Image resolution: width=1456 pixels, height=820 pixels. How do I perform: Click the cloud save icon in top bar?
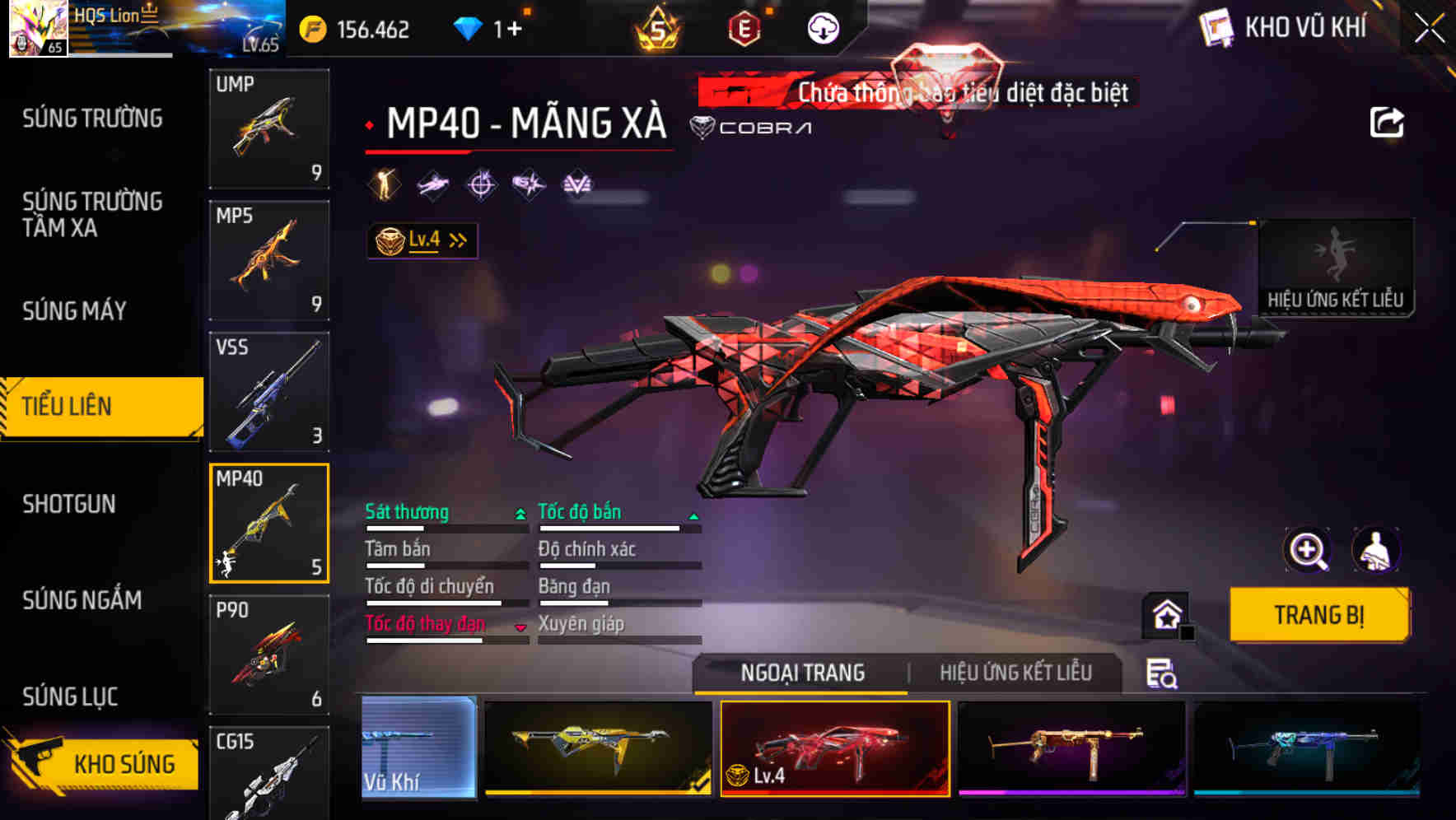tap(821, 27)
